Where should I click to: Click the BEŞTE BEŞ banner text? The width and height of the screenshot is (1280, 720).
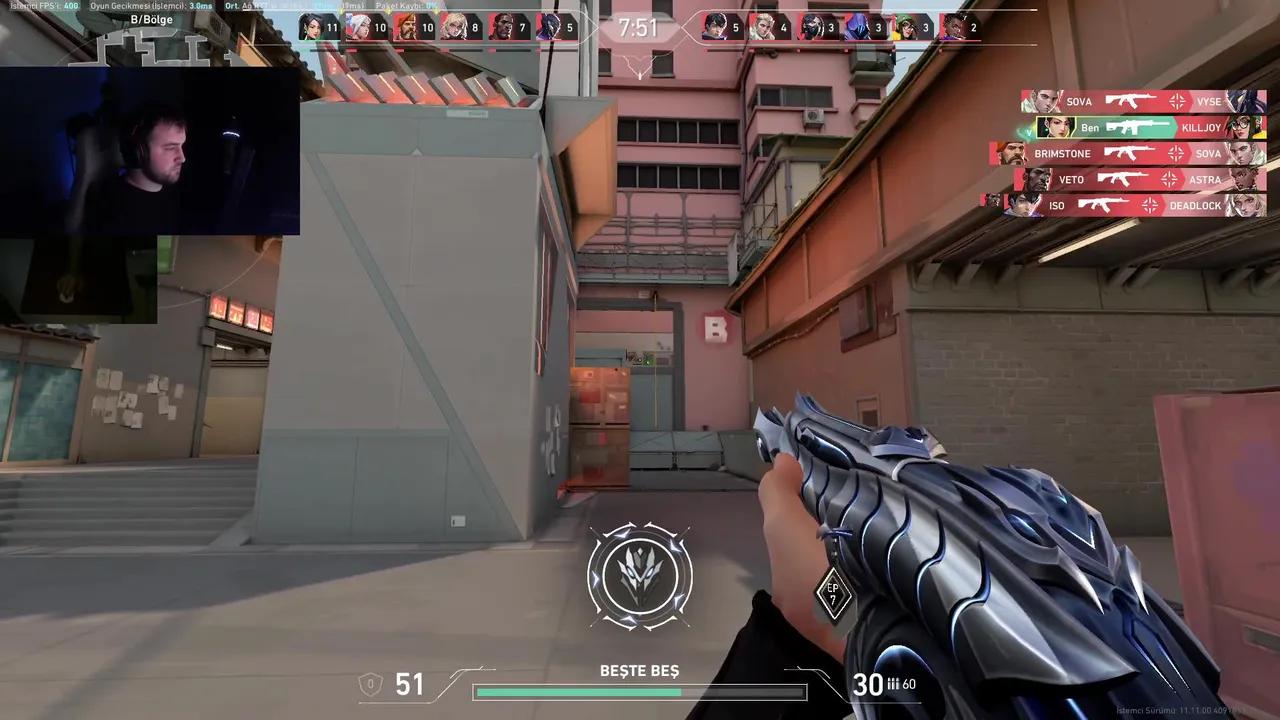click(639, 671)
